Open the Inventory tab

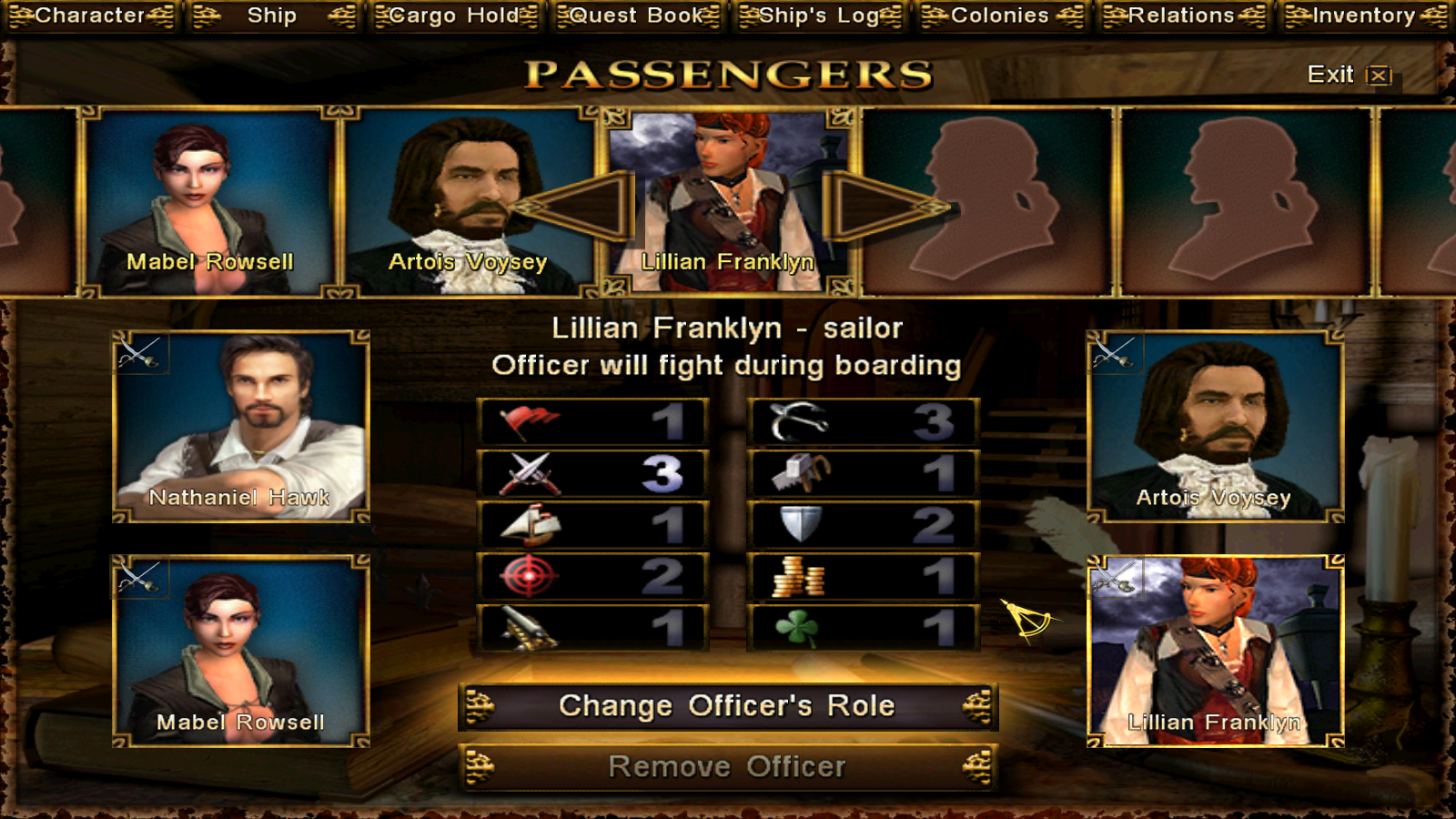tap(1364, 15)
